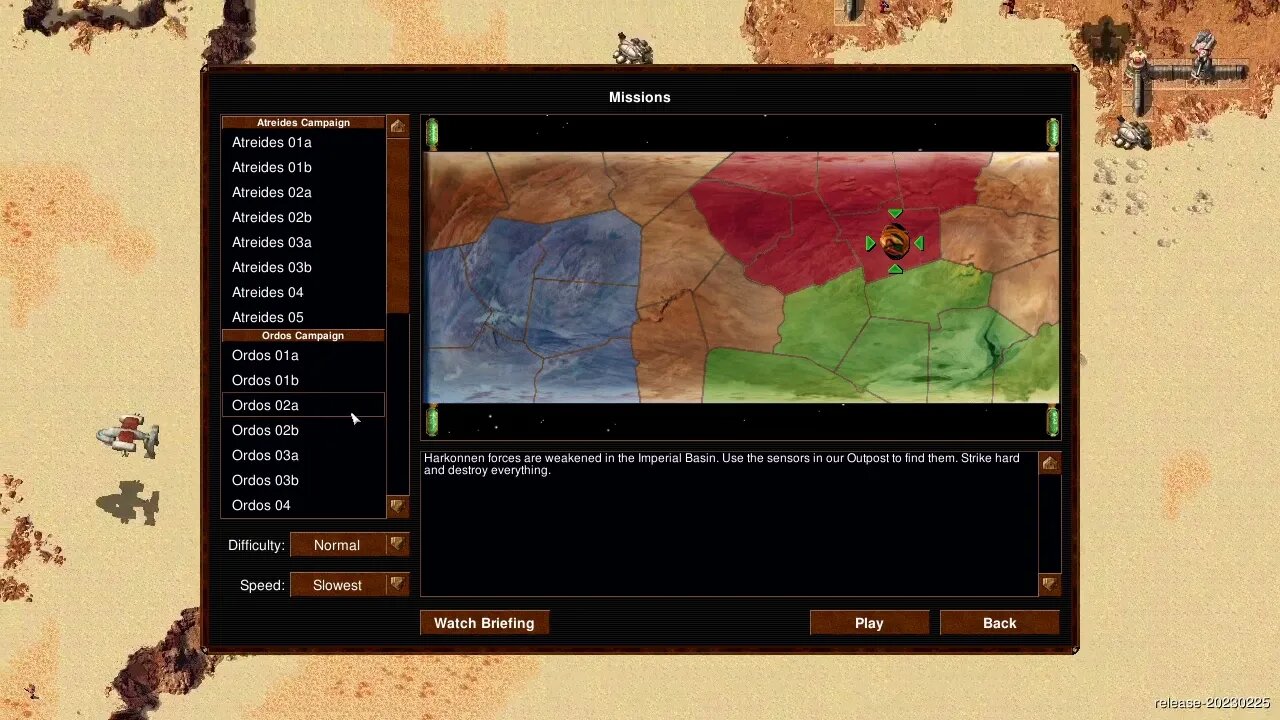Select the Atreides Campaign section header
1280x720 pixels.
tap(303, 122)
